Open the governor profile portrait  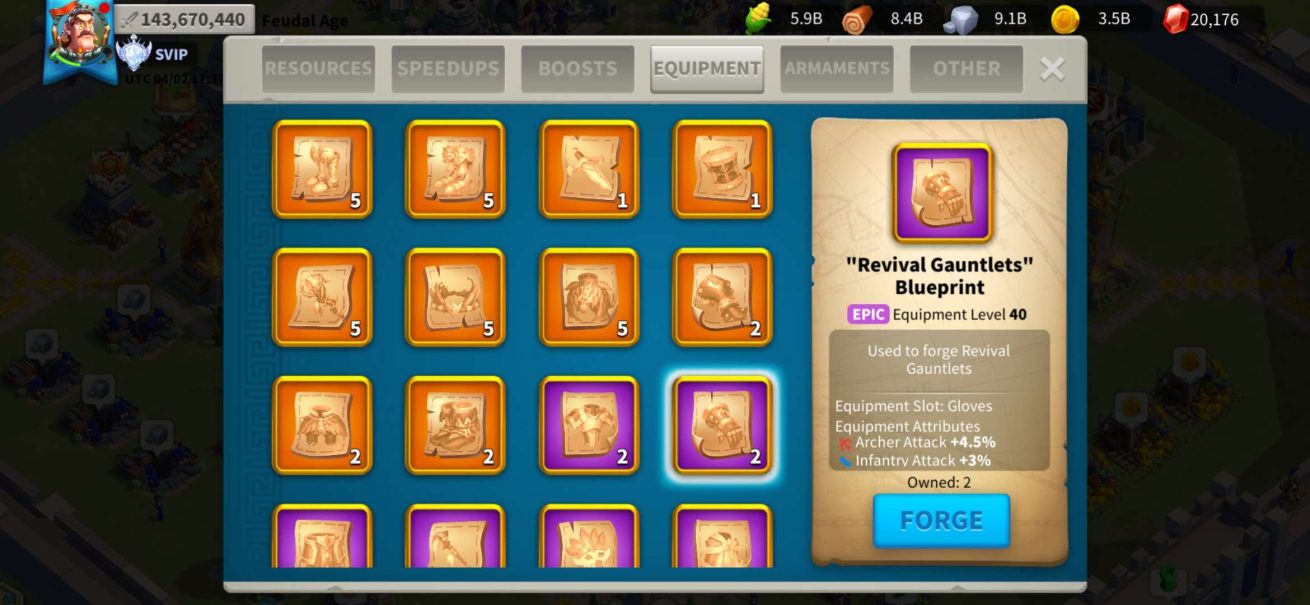[80, 40]
